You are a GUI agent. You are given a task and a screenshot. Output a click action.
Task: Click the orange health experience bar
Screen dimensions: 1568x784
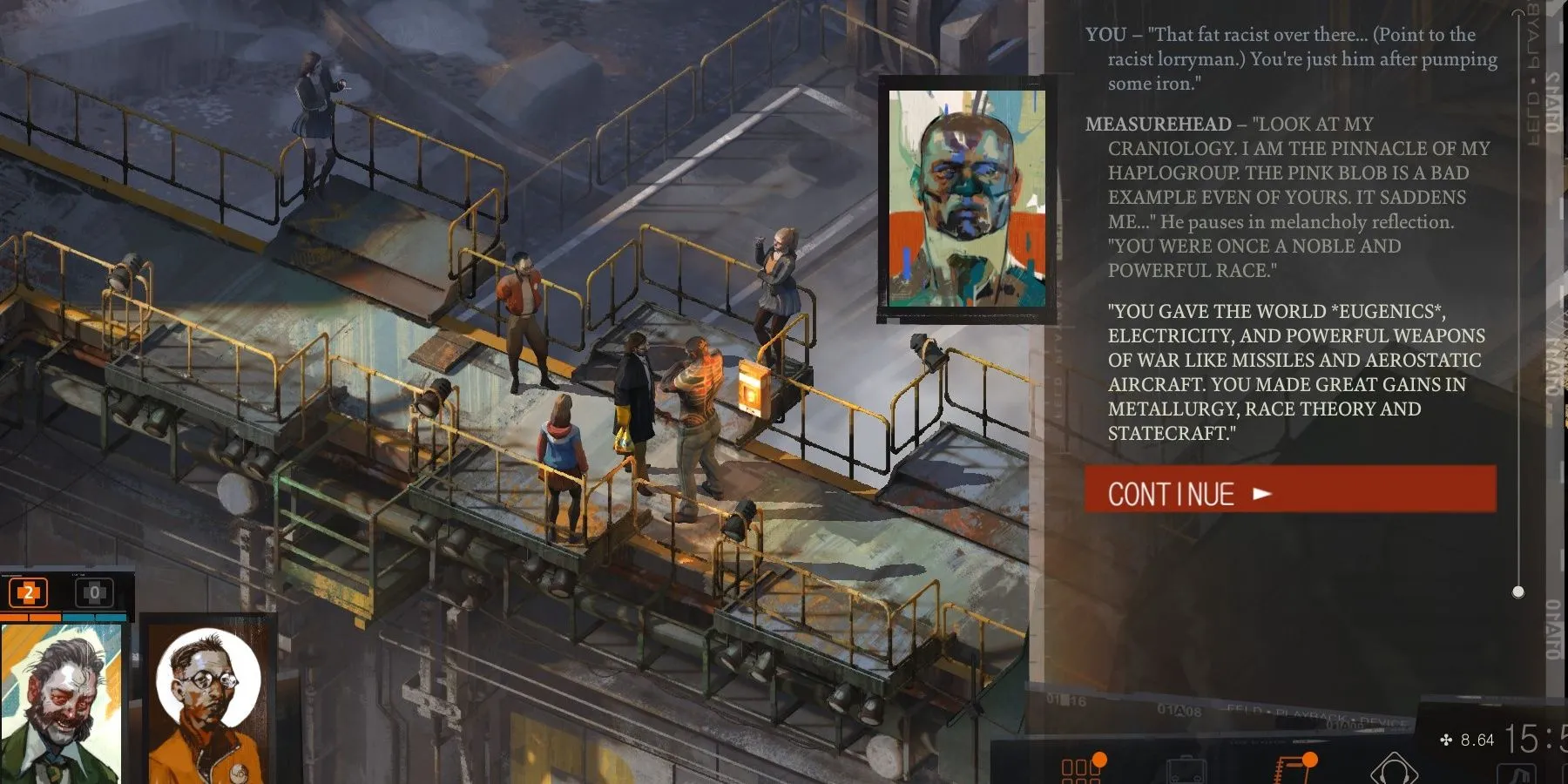[30, 617]
